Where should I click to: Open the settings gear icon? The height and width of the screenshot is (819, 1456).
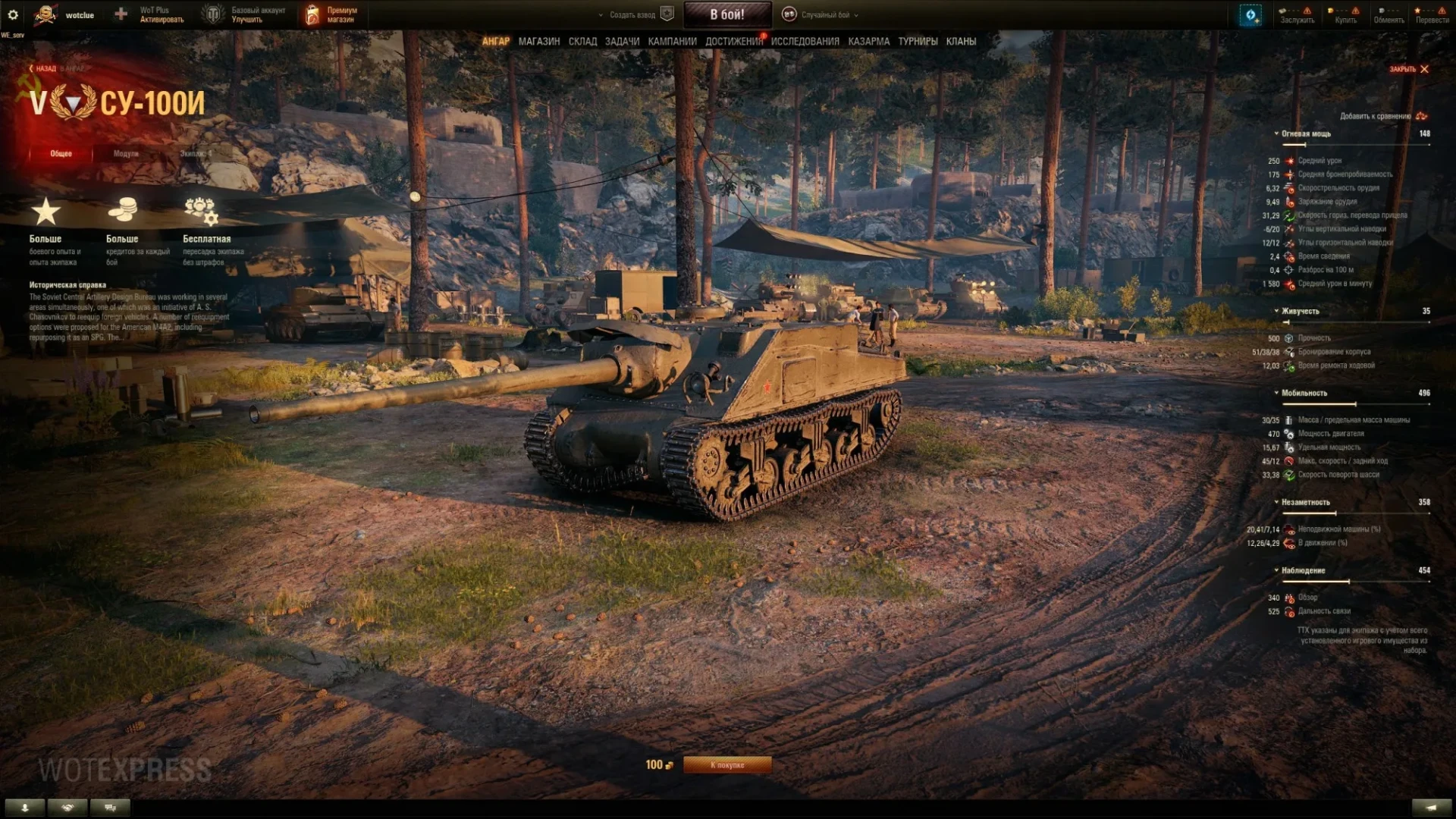click(13, 14)
